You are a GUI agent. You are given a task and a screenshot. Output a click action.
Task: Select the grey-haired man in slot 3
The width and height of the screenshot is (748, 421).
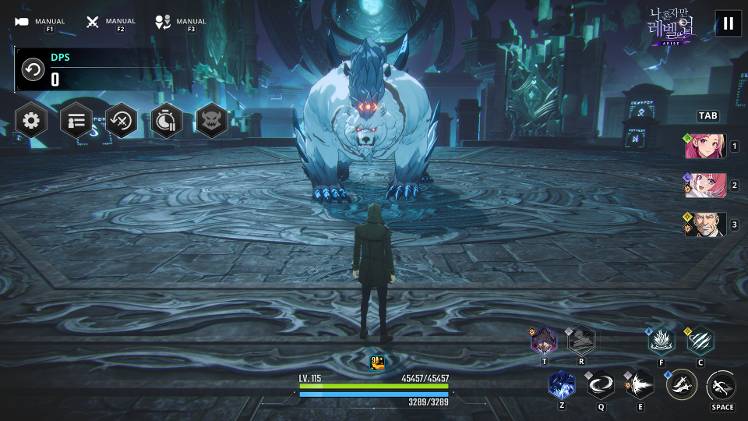click(705, 224)
